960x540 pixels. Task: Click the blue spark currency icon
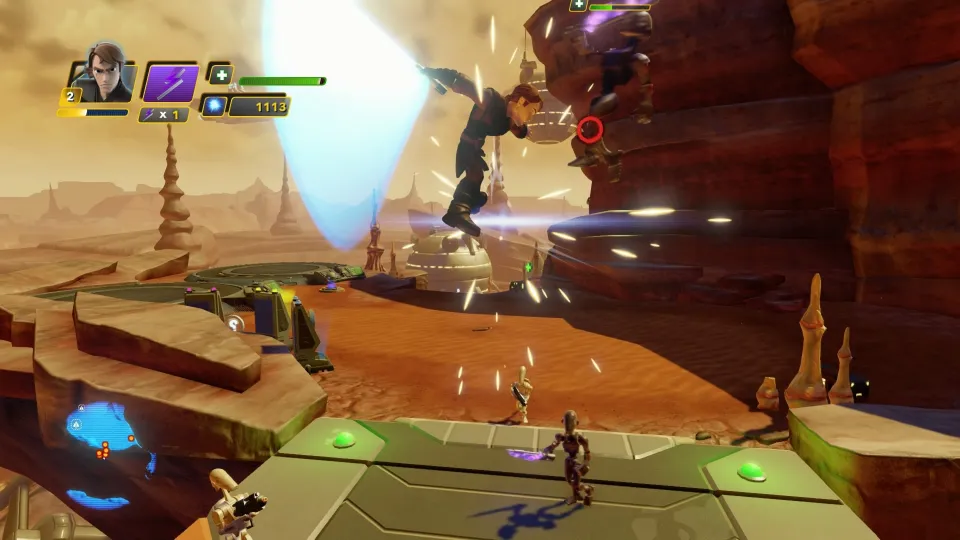[213, 106]
